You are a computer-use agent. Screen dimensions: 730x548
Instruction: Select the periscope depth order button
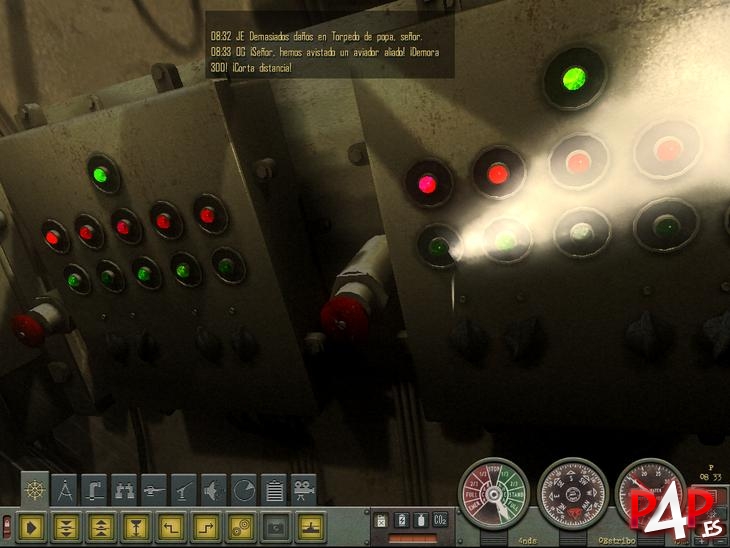coord(135,525)
